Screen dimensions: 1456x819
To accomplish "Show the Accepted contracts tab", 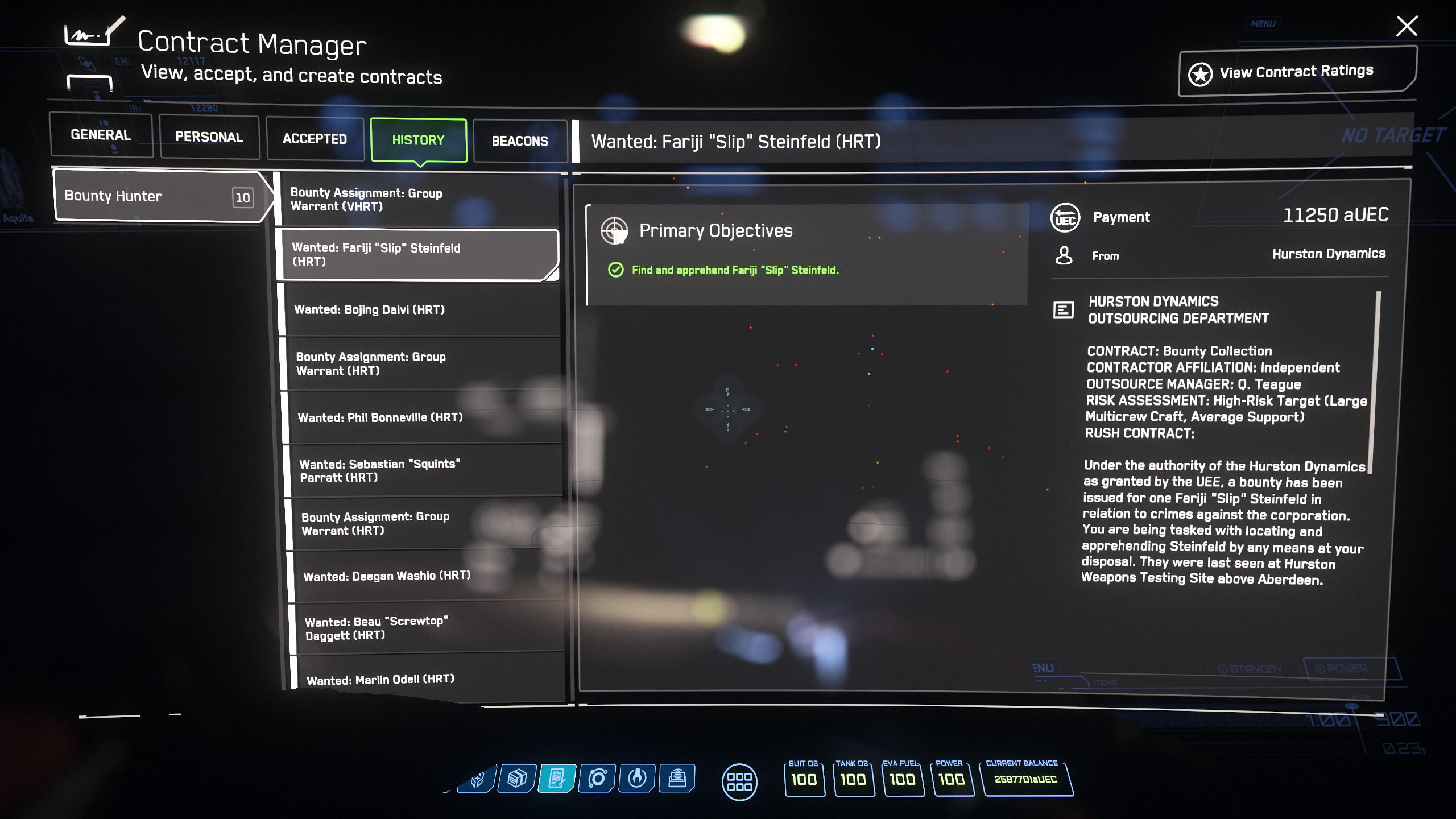I will tap(315, 139).
